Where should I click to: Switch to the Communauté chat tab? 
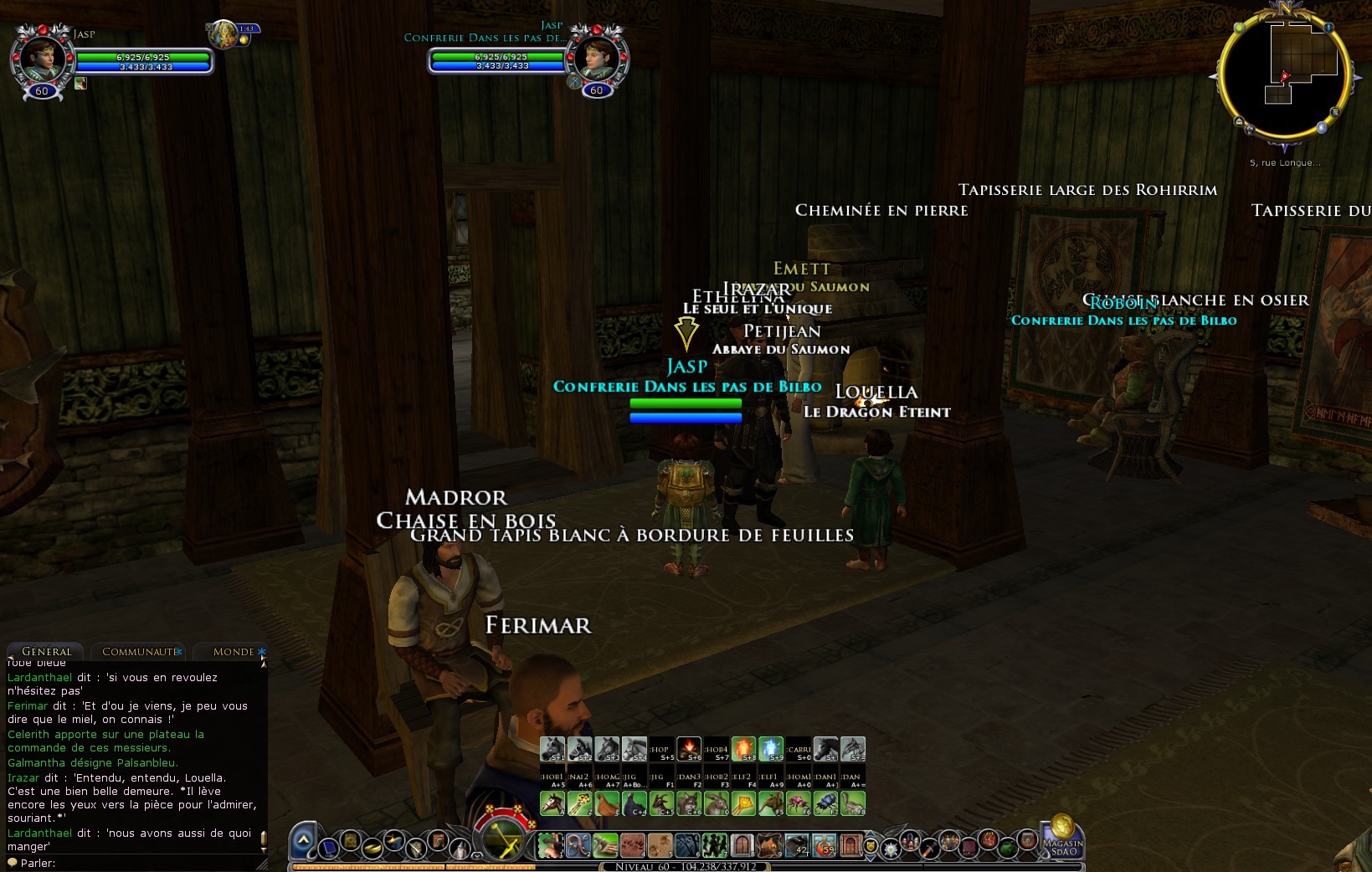coord(140,652)
